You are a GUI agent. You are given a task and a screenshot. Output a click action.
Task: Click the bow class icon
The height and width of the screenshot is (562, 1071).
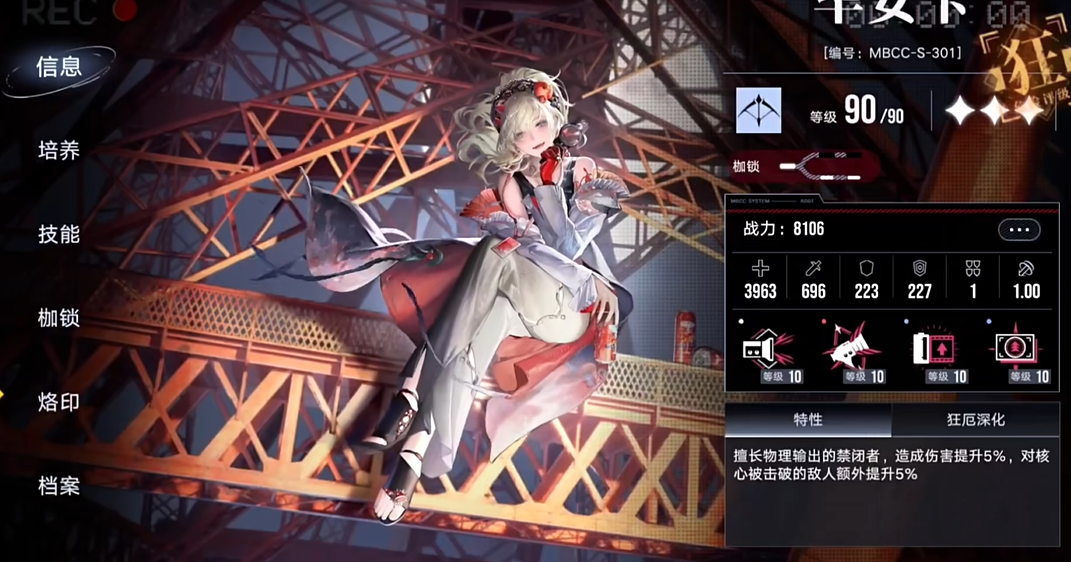point(759,111)
